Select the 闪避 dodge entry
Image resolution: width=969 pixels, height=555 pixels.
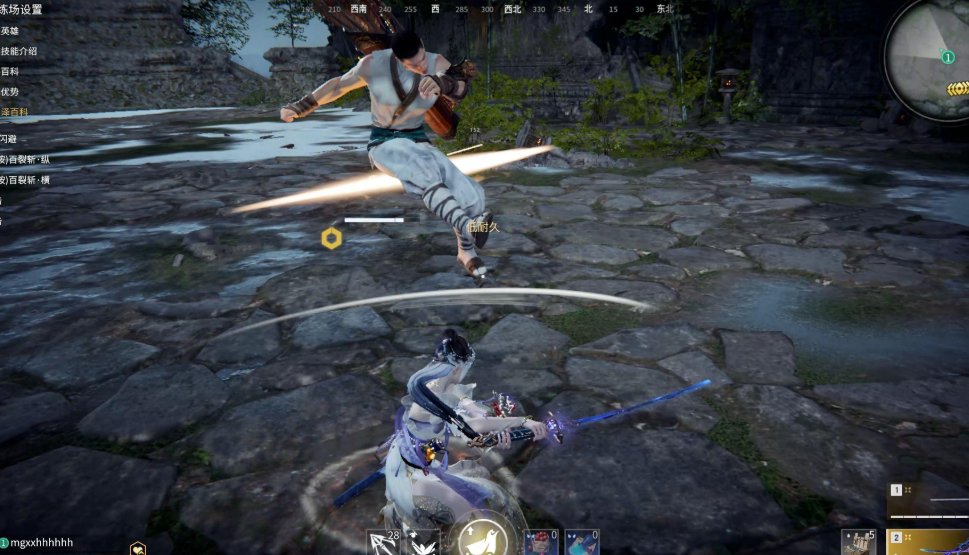coord(8,139)
